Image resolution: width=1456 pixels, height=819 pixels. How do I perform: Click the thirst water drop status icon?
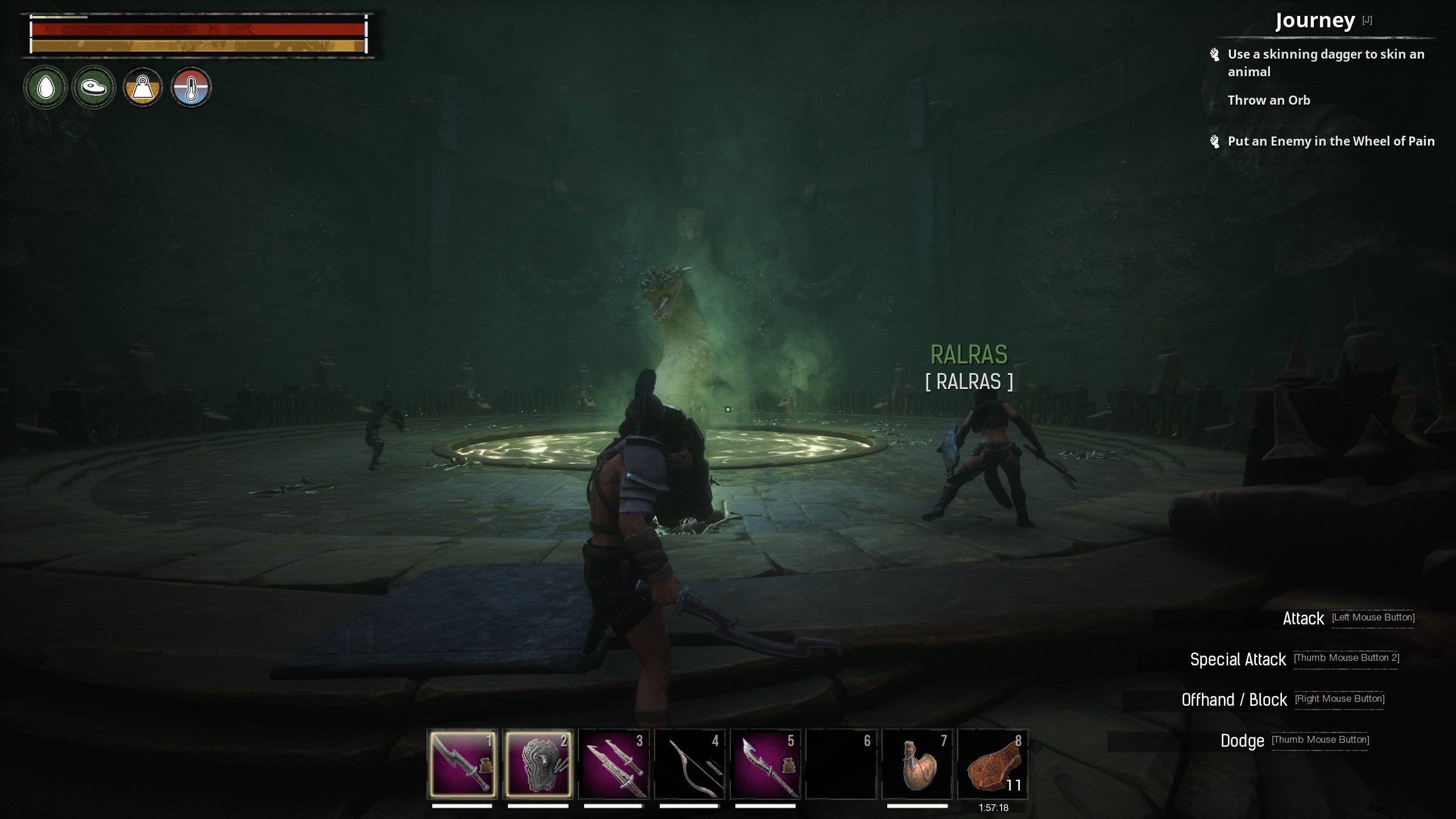click(45, 88)
